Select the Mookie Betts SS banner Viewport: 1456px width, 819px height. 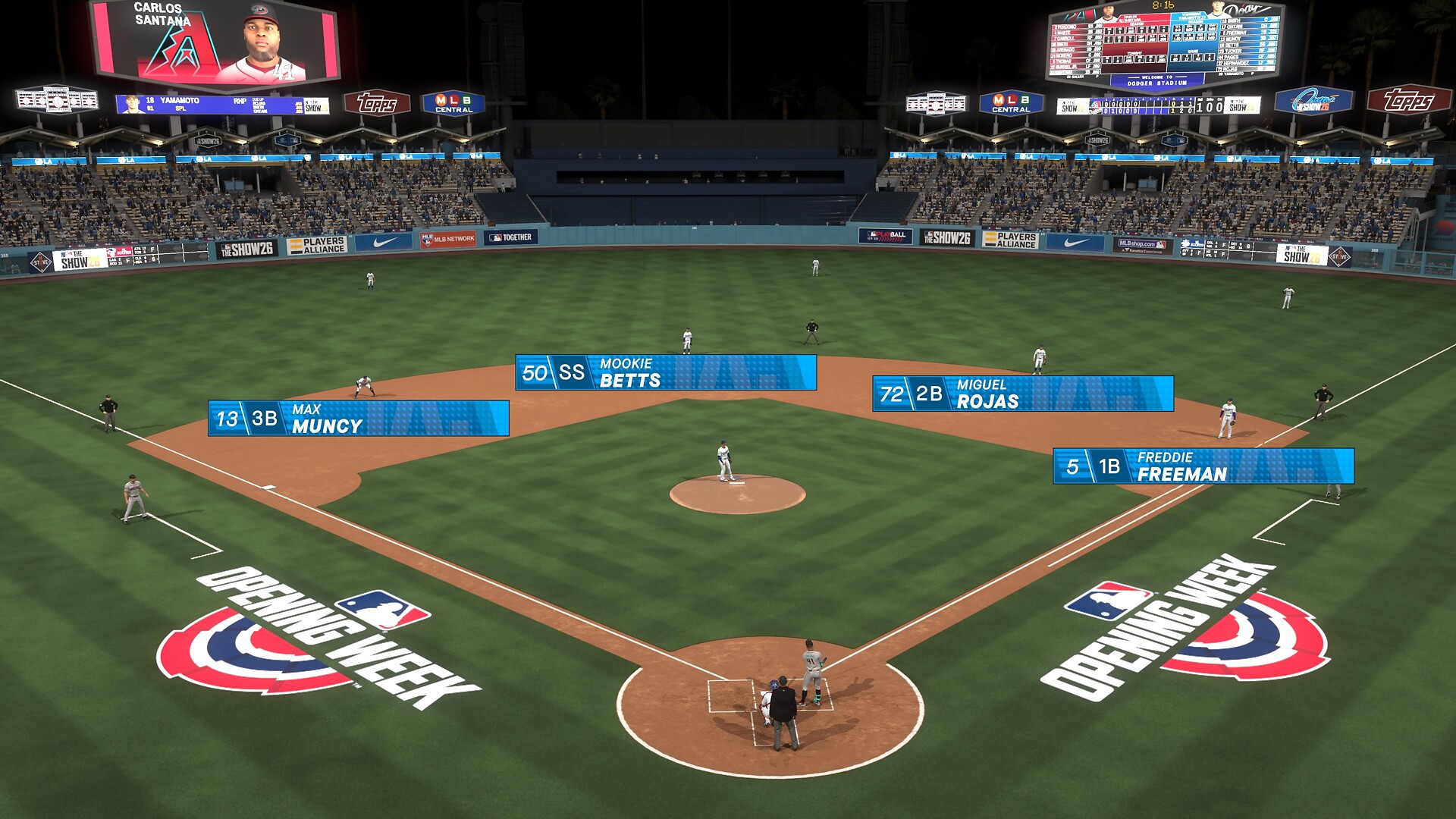point(666,372)
